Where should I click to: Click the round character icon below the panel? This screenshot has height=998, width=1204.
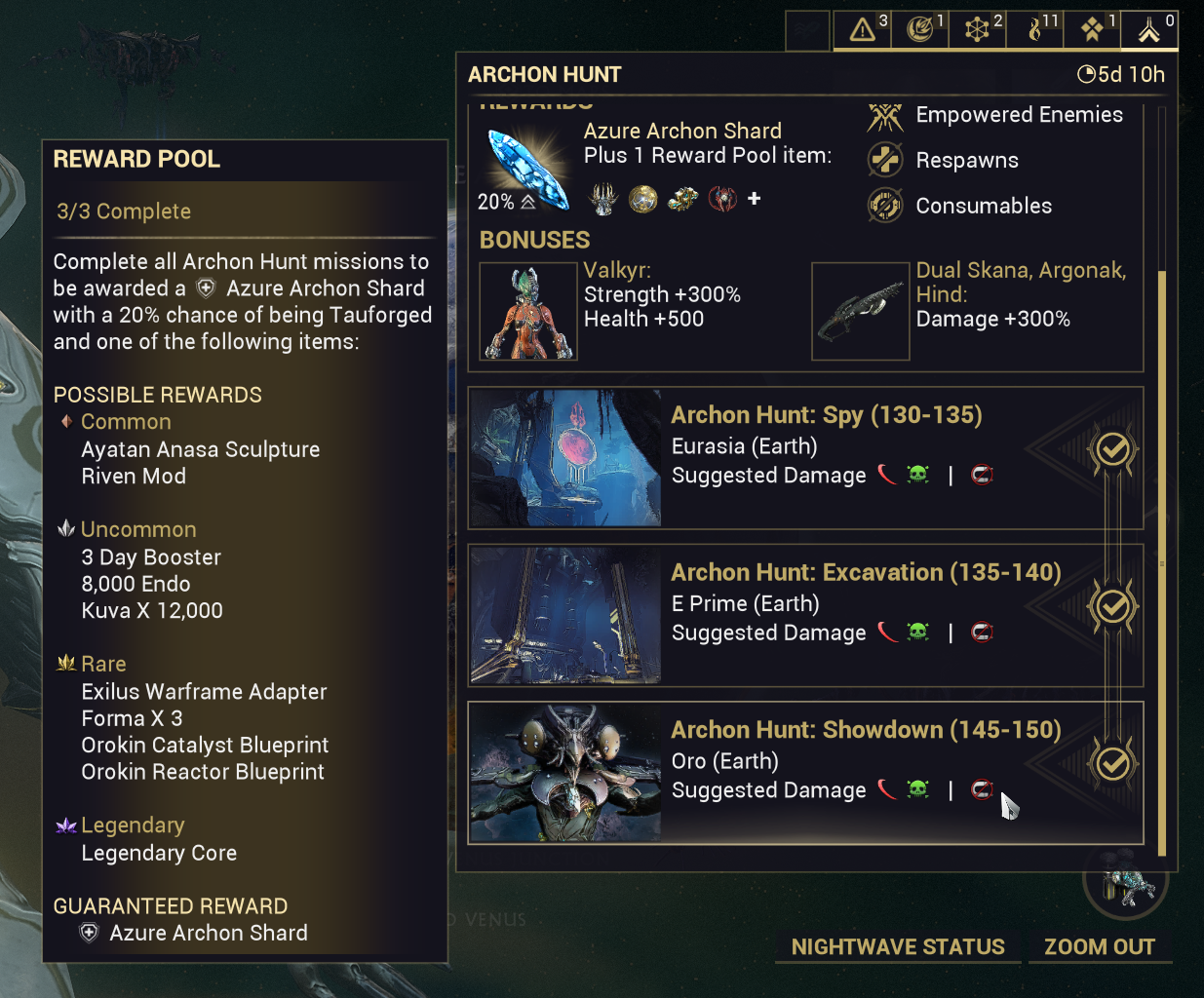[x=1126, y=883]
